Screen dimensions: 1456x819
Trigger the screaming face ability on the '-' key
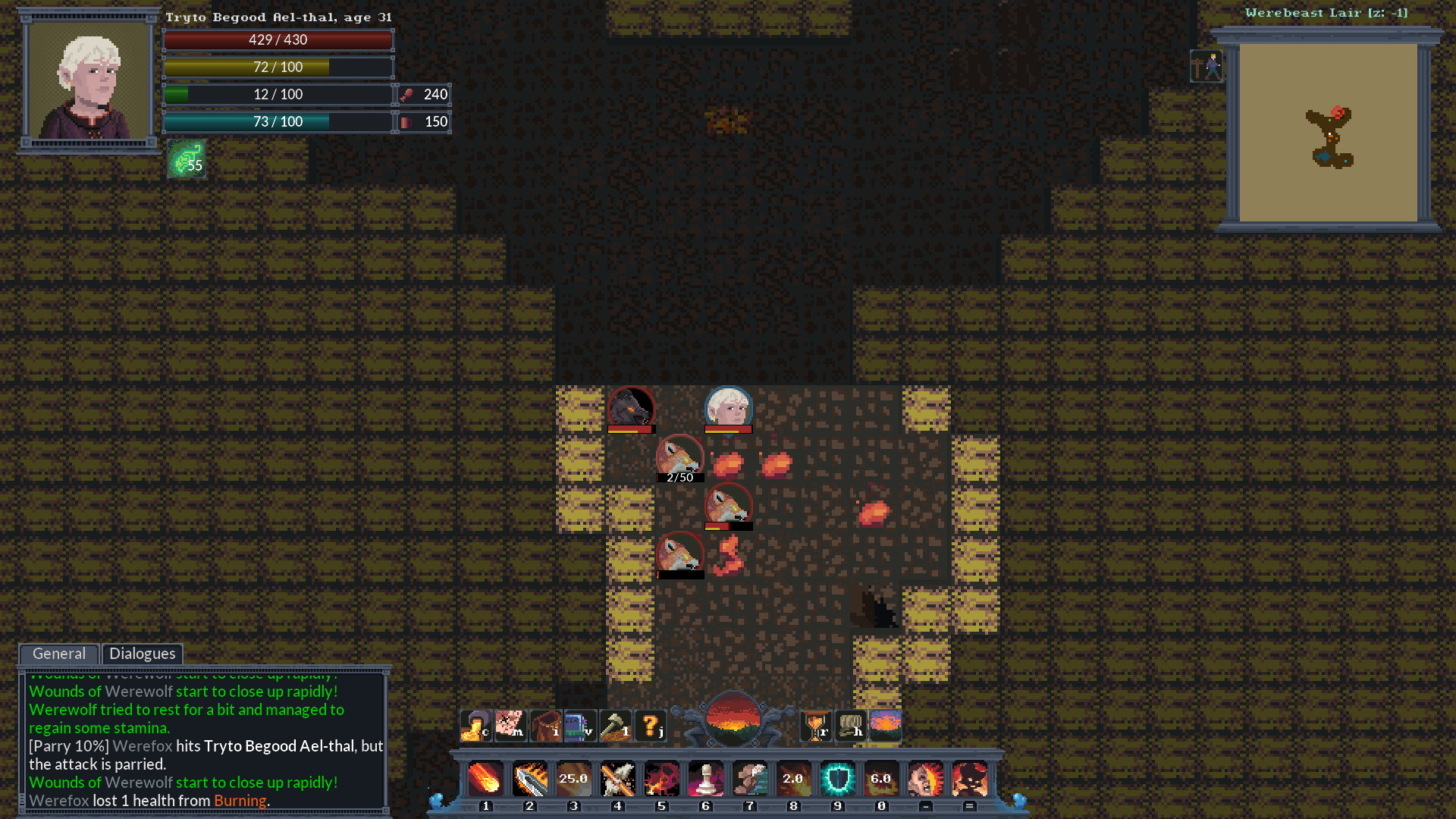[x=925, y=779]
